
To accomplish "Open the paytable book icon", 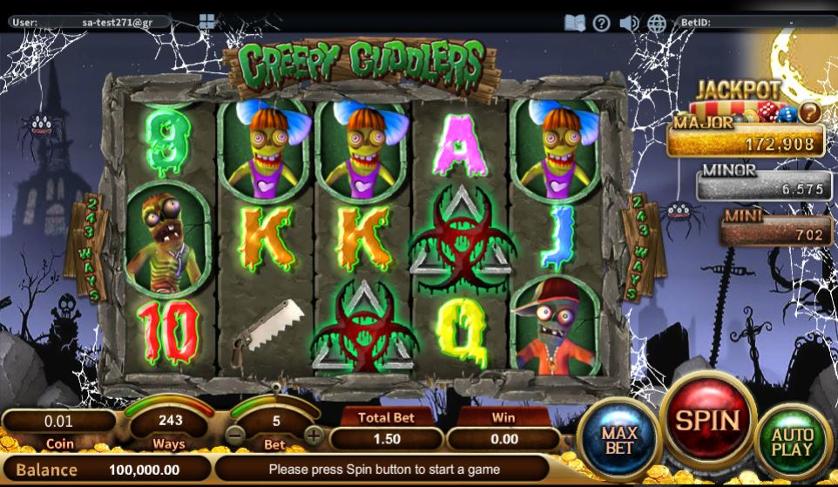I will (574, 22).
